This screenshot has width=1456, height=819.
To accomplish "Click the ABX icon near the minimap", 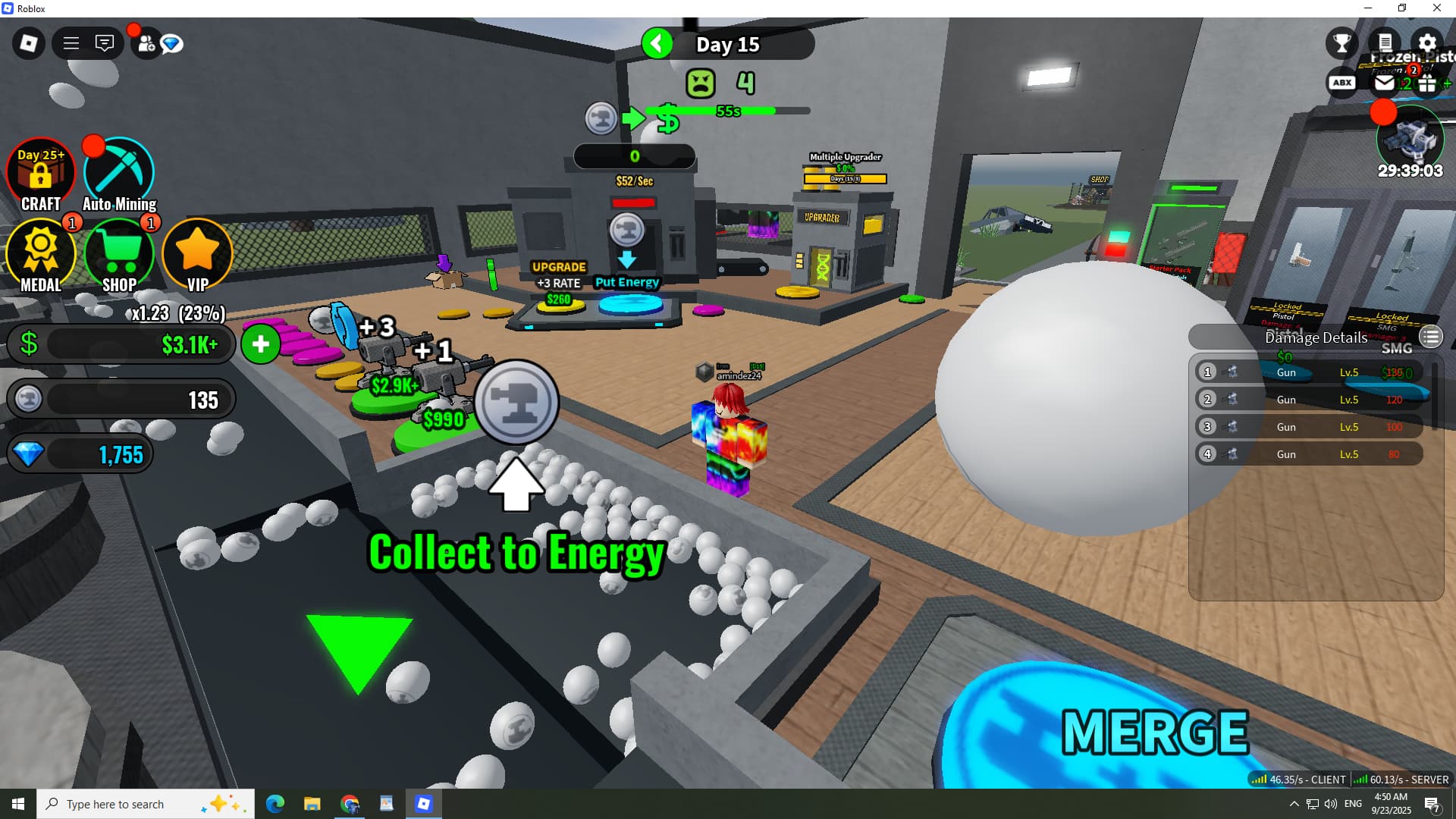I will 1342,83.
